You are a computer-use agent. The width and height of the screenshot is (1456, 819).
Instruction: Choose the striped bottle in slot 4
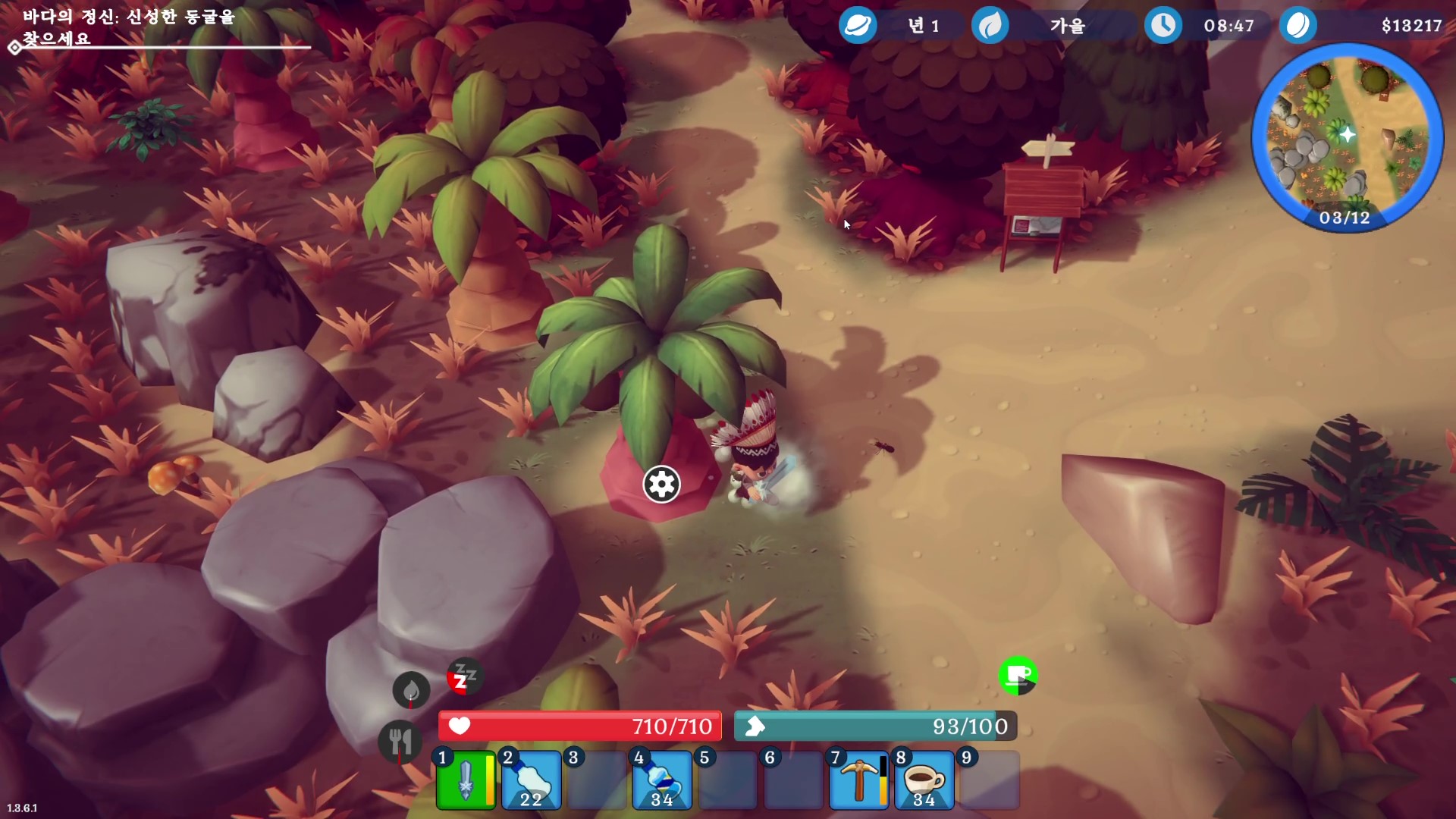[662, 780]
